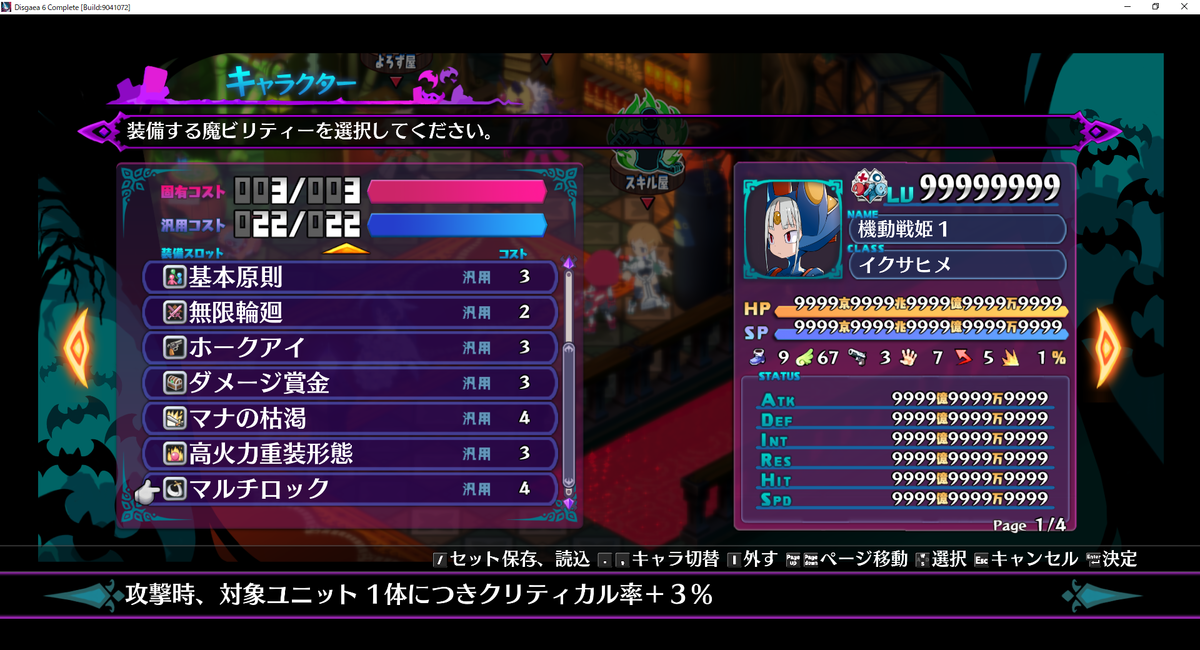Select the マルチロック evility entry
This screenshot has width=1200, height=650.
350,488
